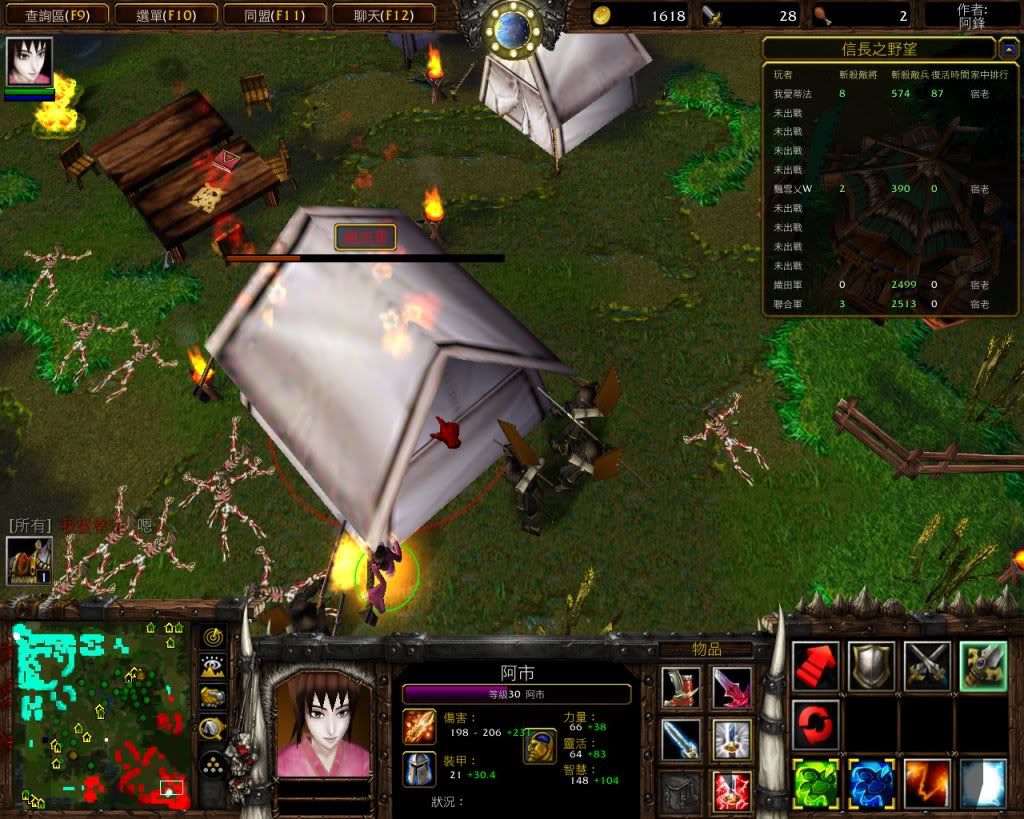Screen dimensions: 1024x819
Task: Choose the shield Hold Position command
Action: coord(872,666)
